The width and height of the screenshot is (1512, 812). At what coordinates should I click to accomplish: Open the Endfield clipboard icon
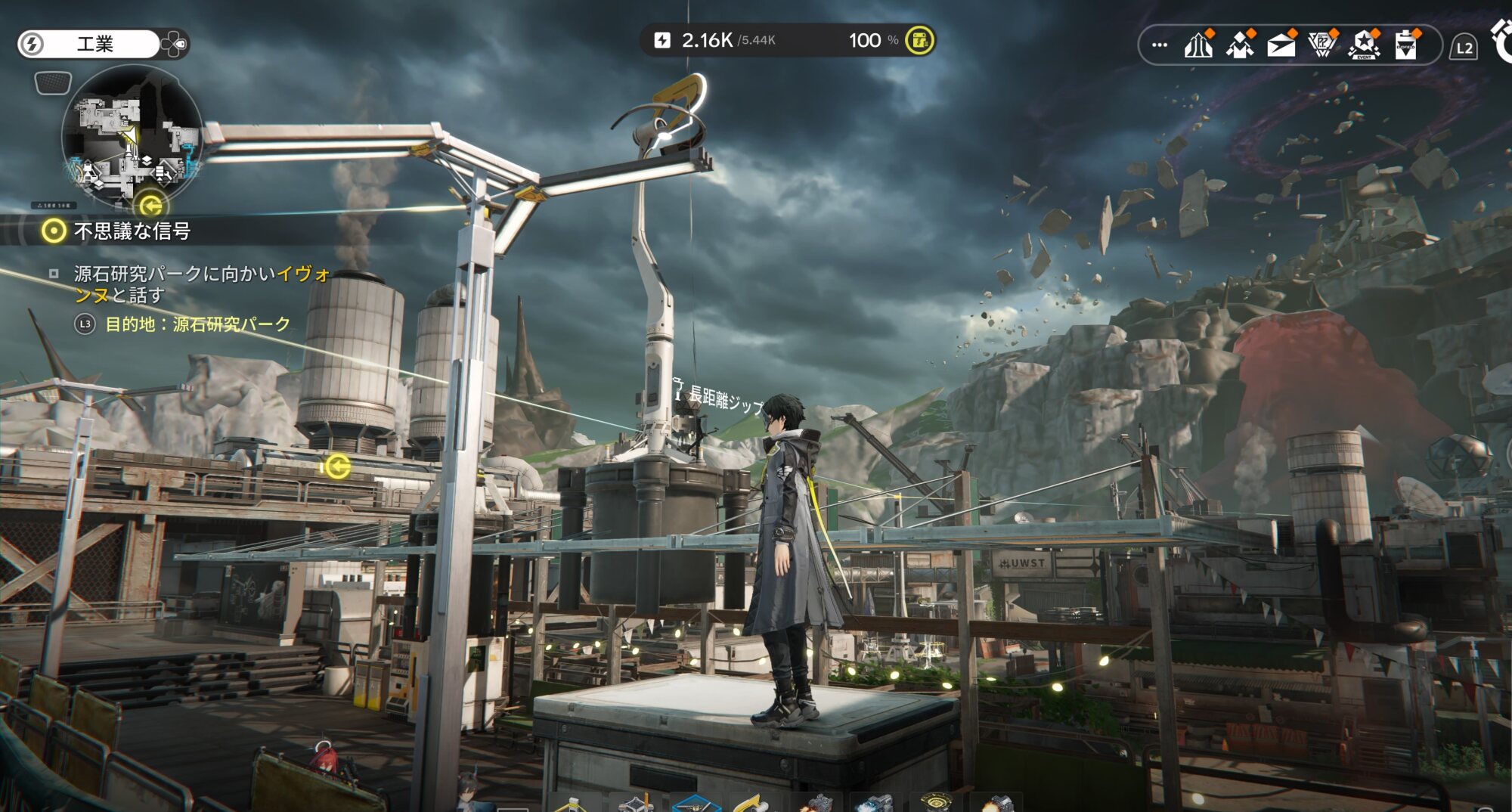click(x=1406, y=45)
